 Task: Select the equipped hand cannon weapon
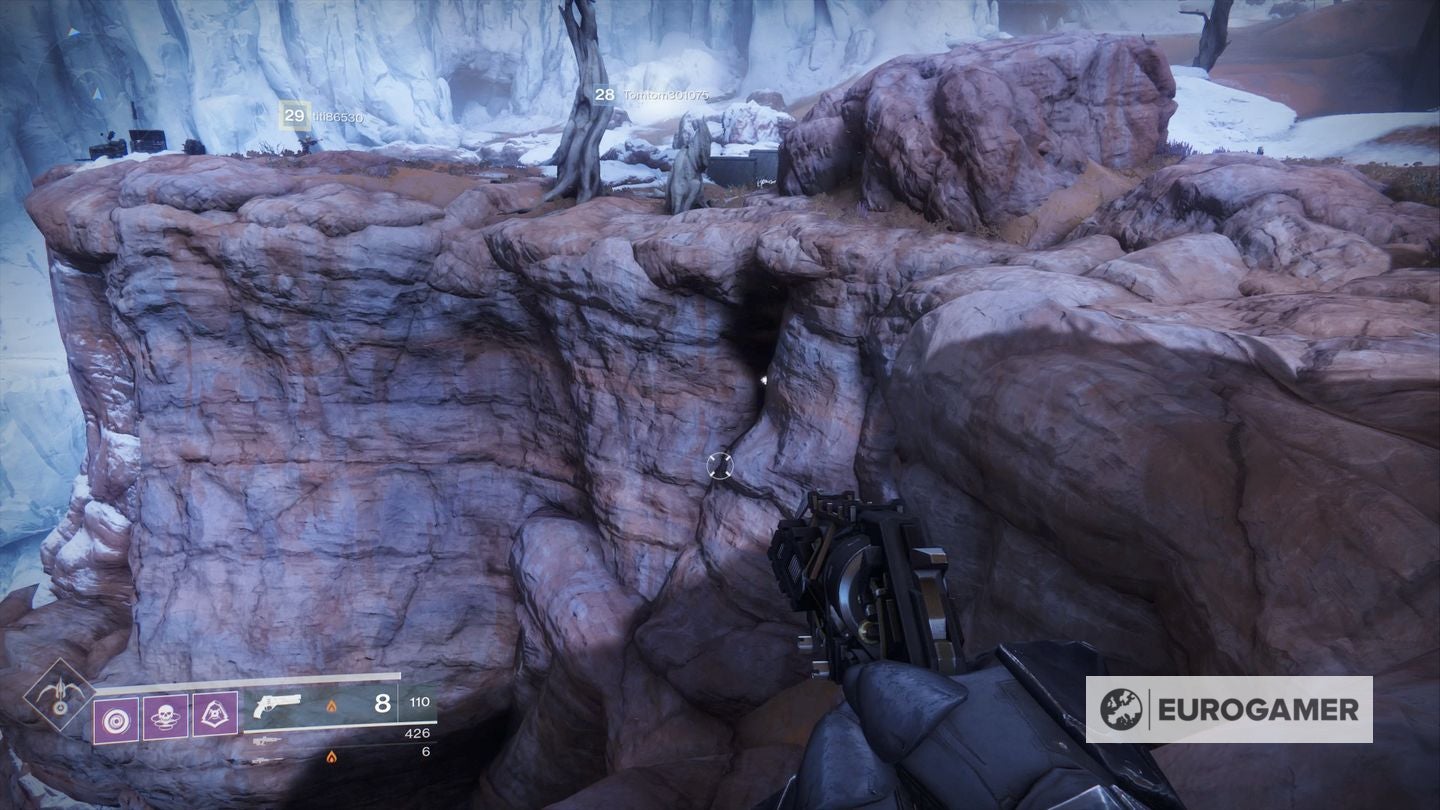[277, 705]
